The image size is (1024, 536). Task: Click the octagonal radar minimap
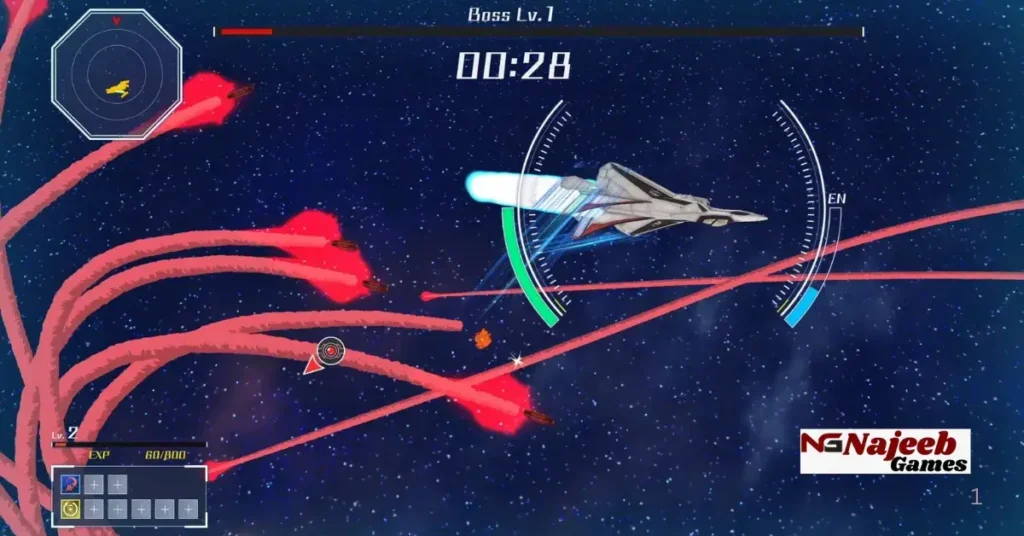[x=117, y=75]
